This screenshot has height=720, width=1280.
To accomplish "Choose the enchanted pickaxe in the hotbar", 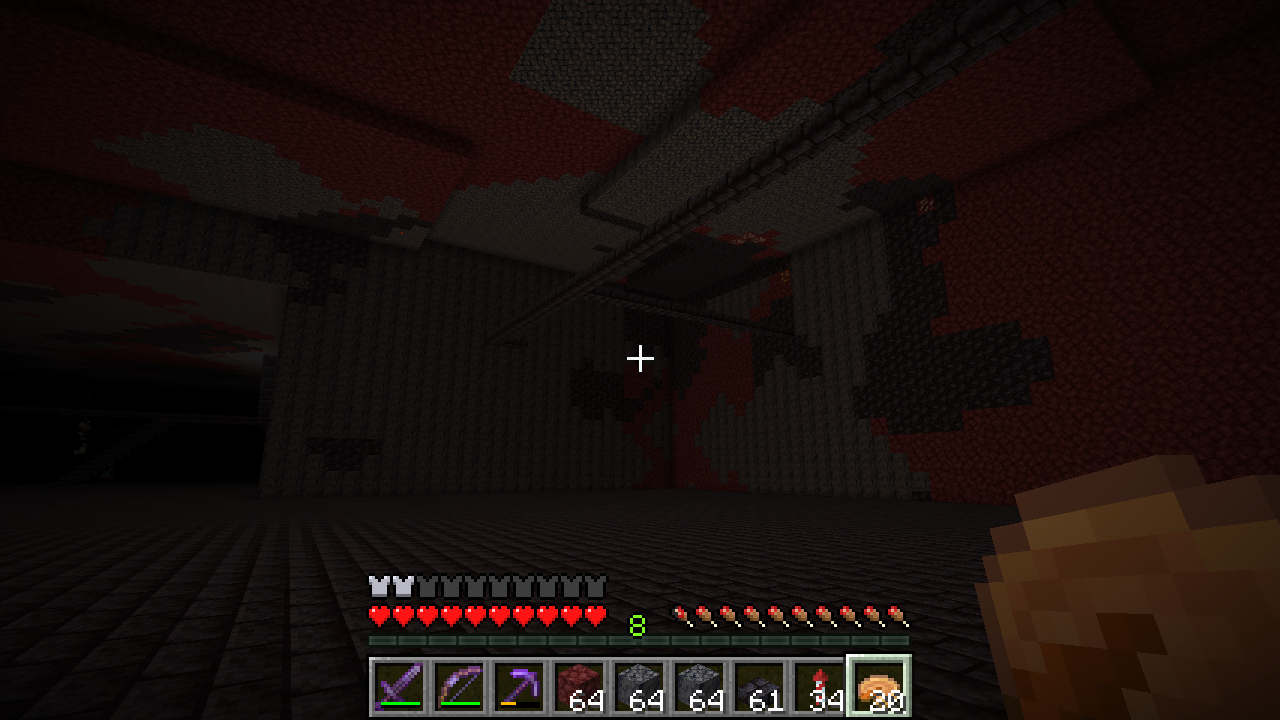I will (519, 686).
